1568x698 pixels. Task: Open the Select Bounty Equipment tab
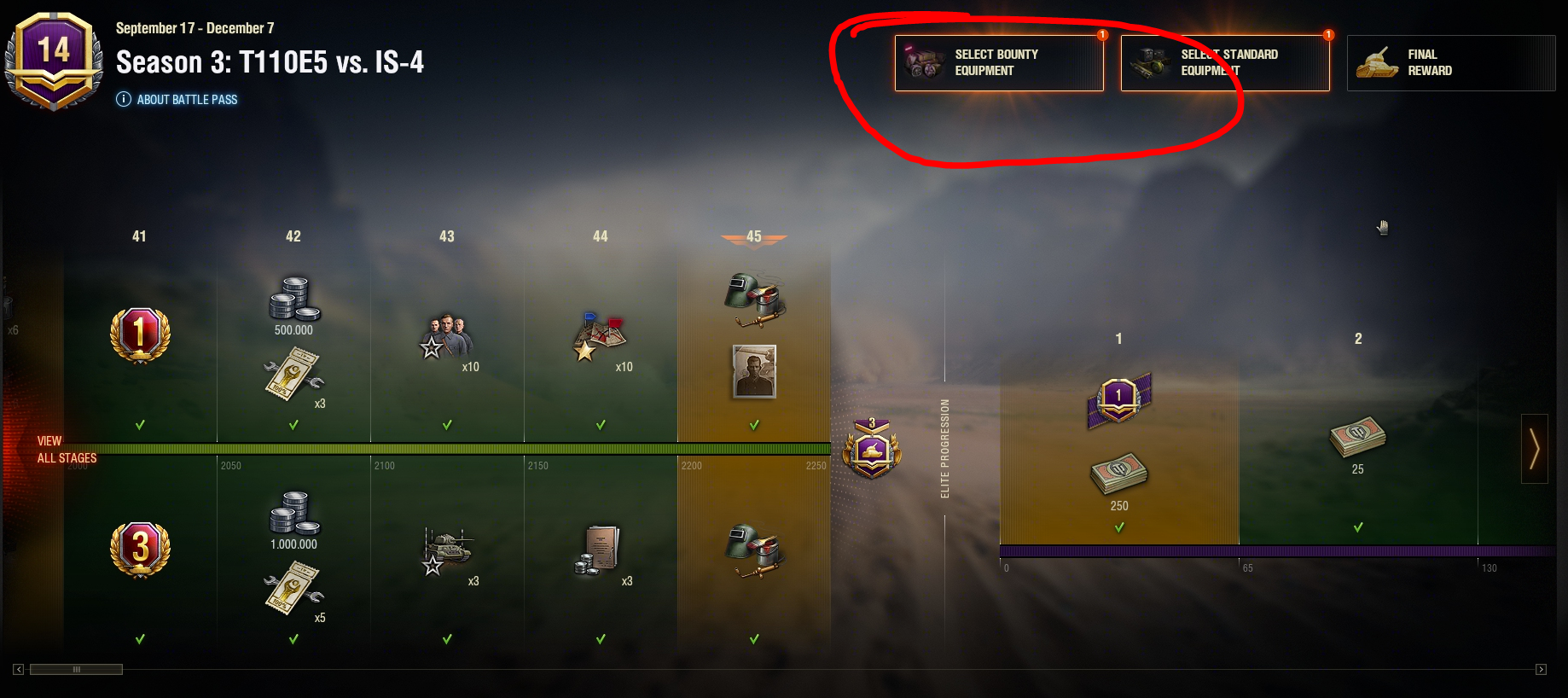tap(999, 61)
